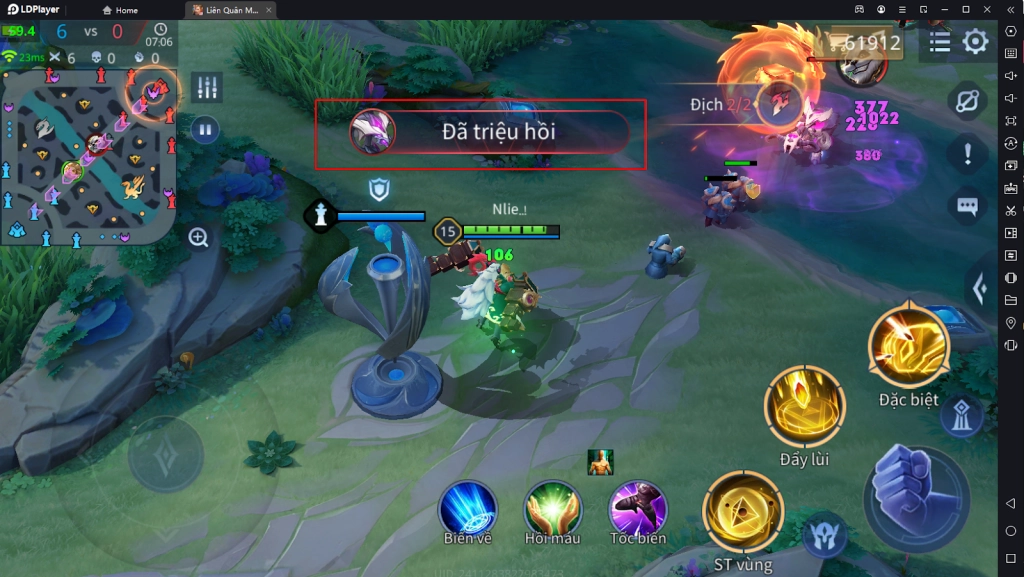Open the quick chat bubble
1024x577 pixels.
pyautogui.click(x=967, y=206)
